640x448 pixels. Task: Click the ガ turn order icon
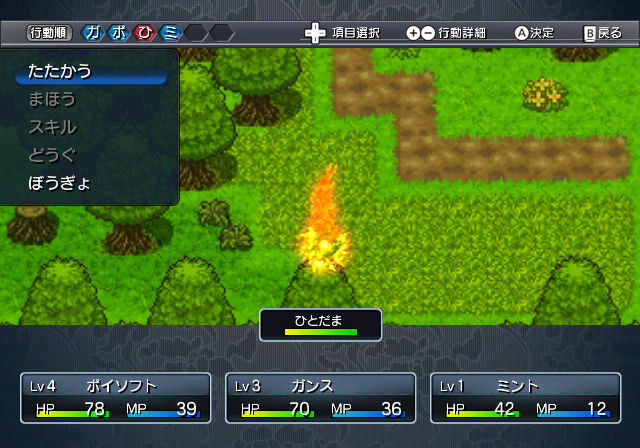coord(93,33)
